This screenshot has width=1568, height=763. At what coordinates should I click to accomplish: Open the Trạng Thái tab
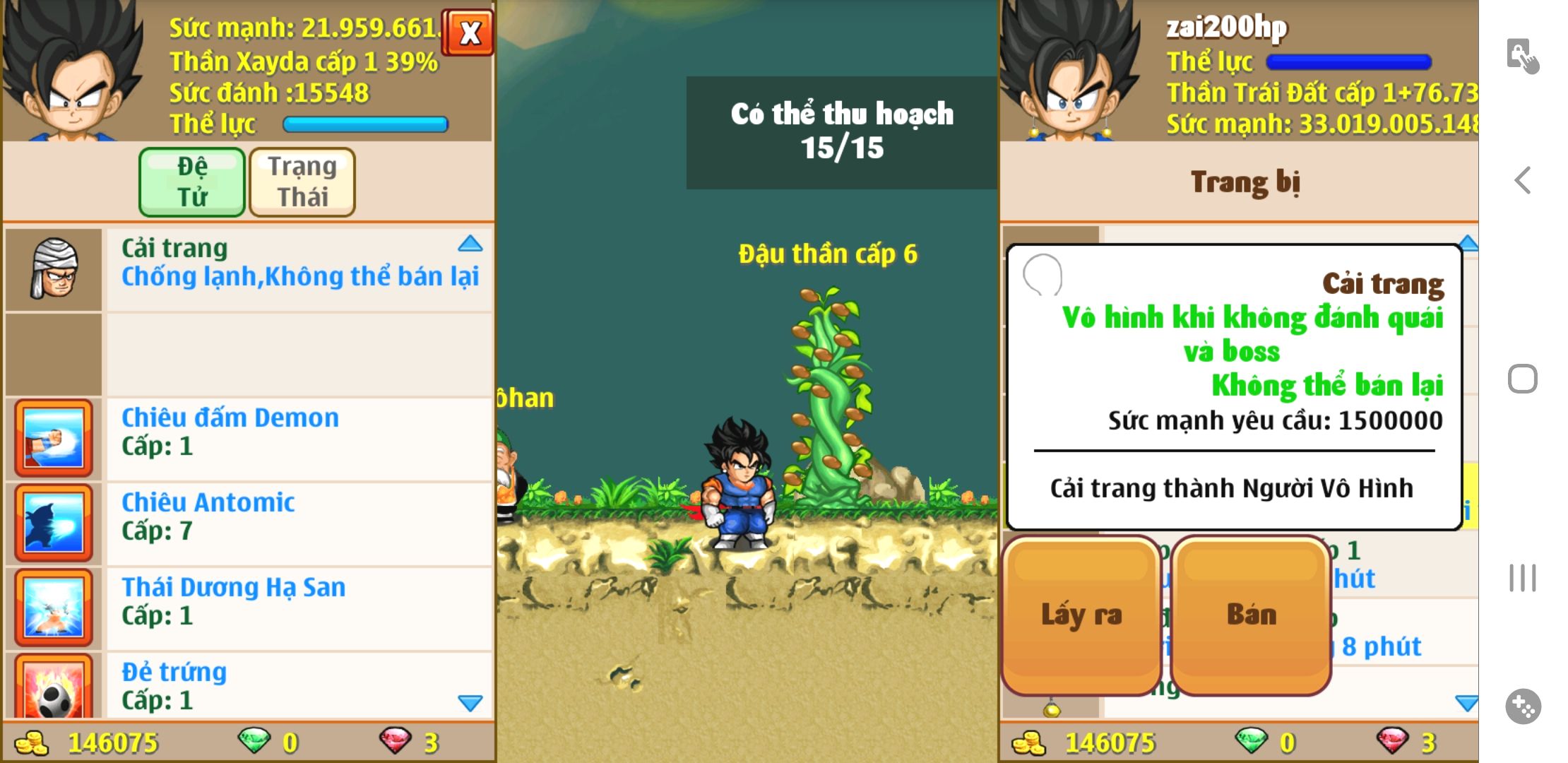[302, 182]
